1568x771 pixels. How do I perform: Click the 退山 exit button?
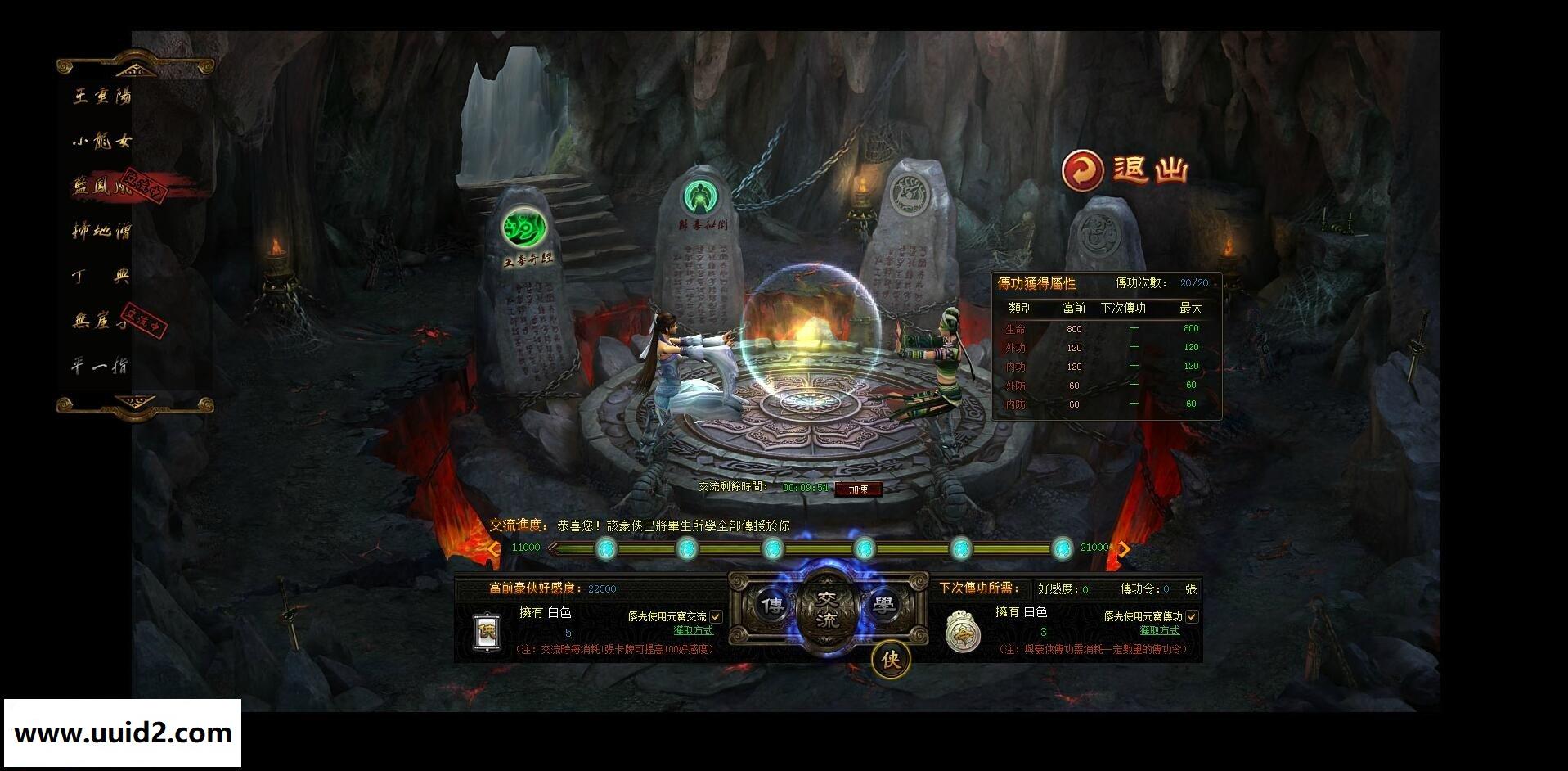(x=1125, y=170)
